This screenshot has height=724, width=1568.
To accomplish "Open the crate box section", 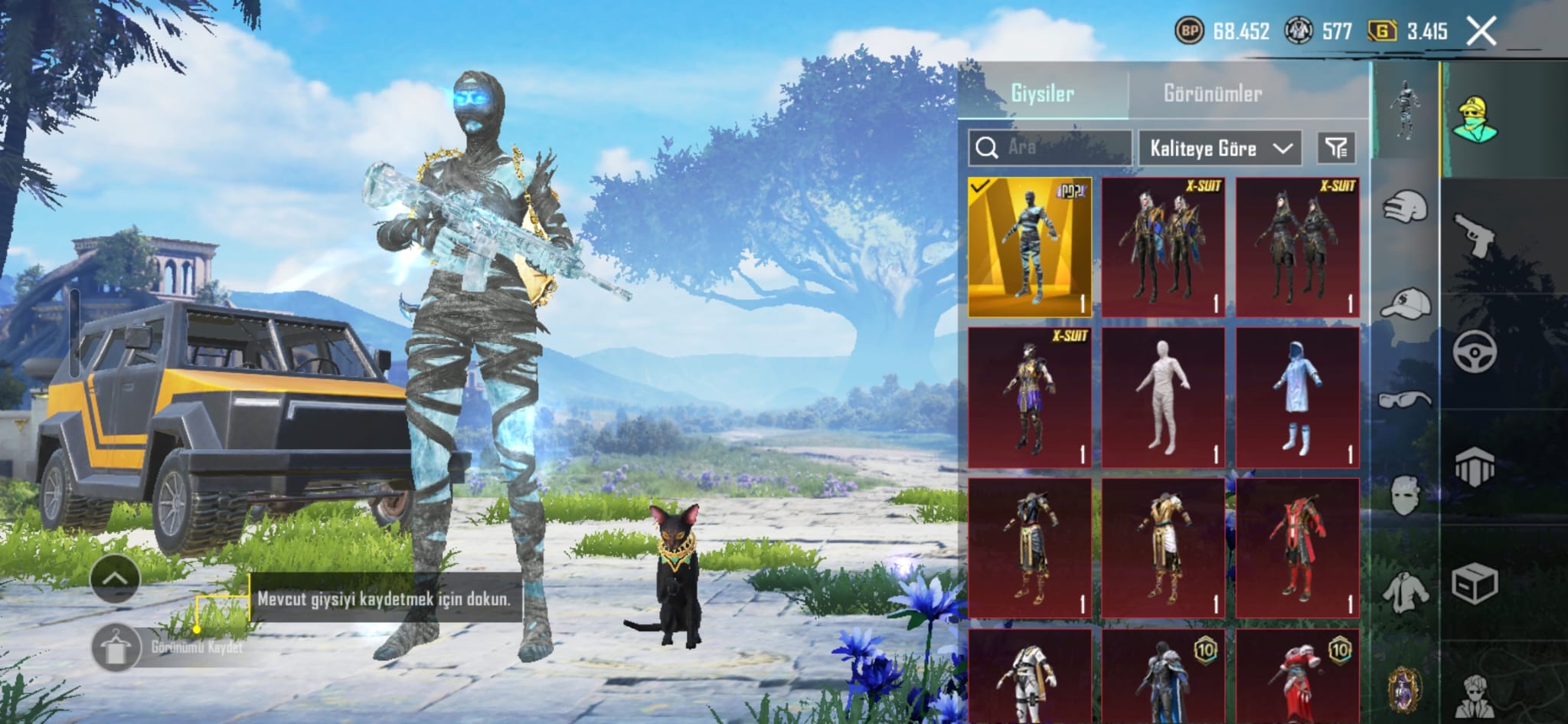I will tap(1475, 584).
